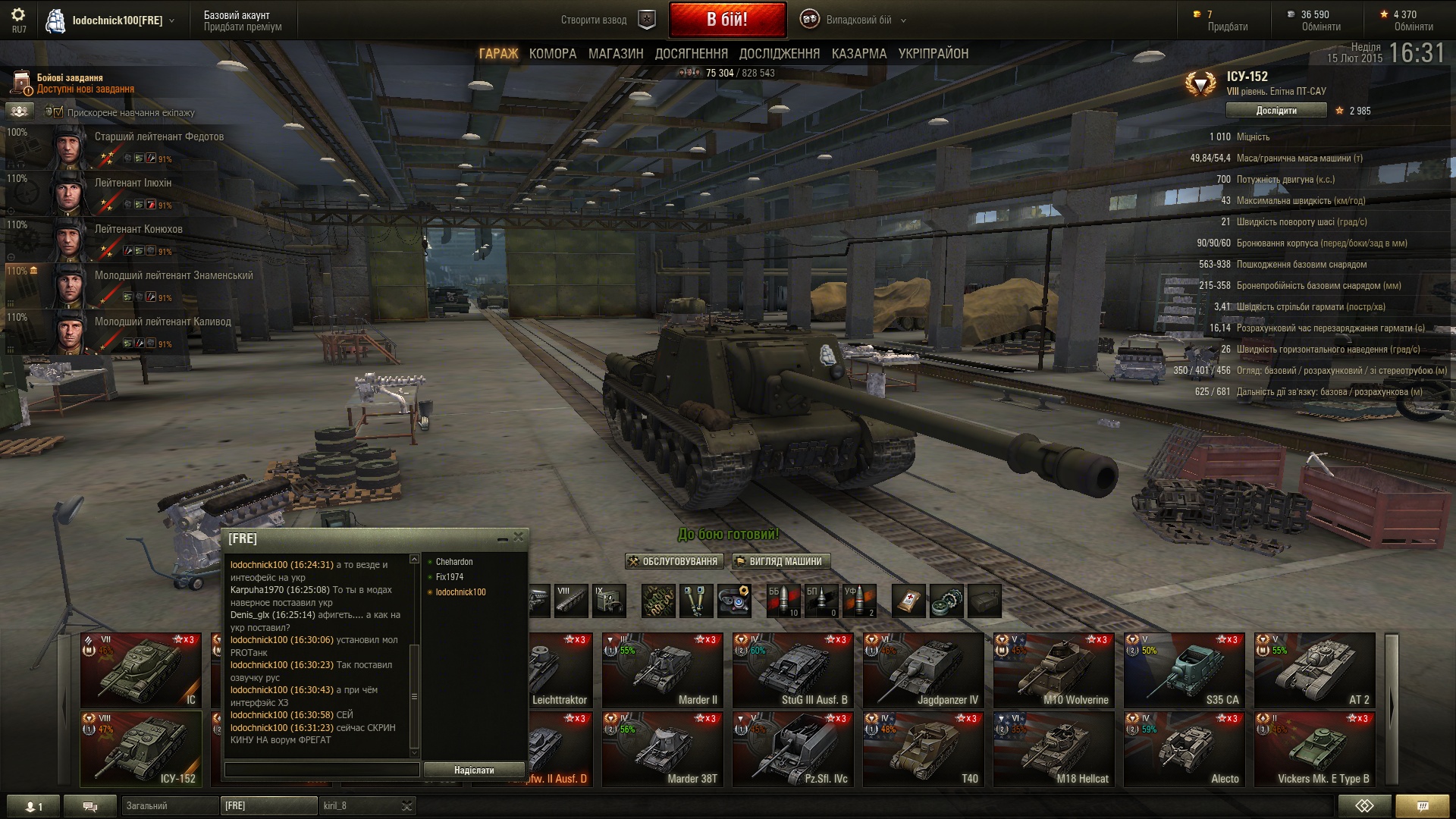Open the ОБСЛУГОВУВАННЯ service window
The width and height of the screenshot is (1456, 819).
[x=673, y=562]
